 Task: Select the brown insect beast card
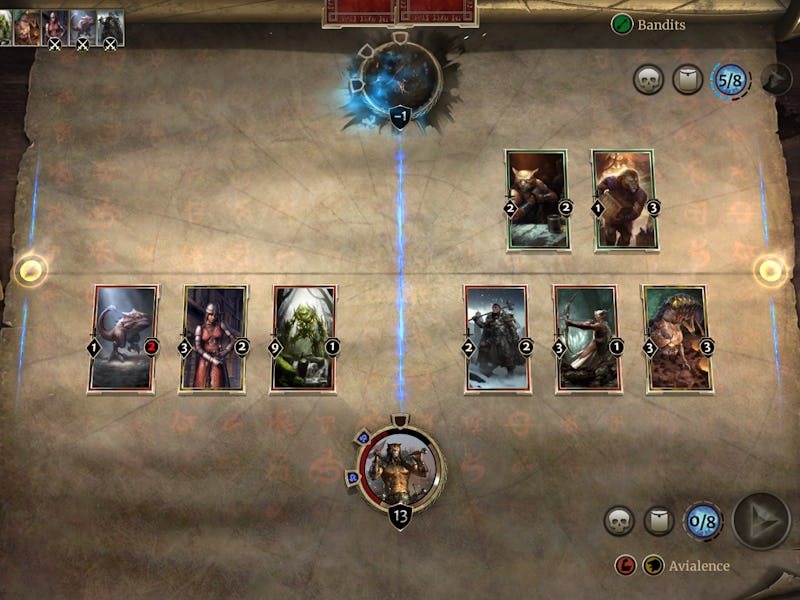coord(675,337)
